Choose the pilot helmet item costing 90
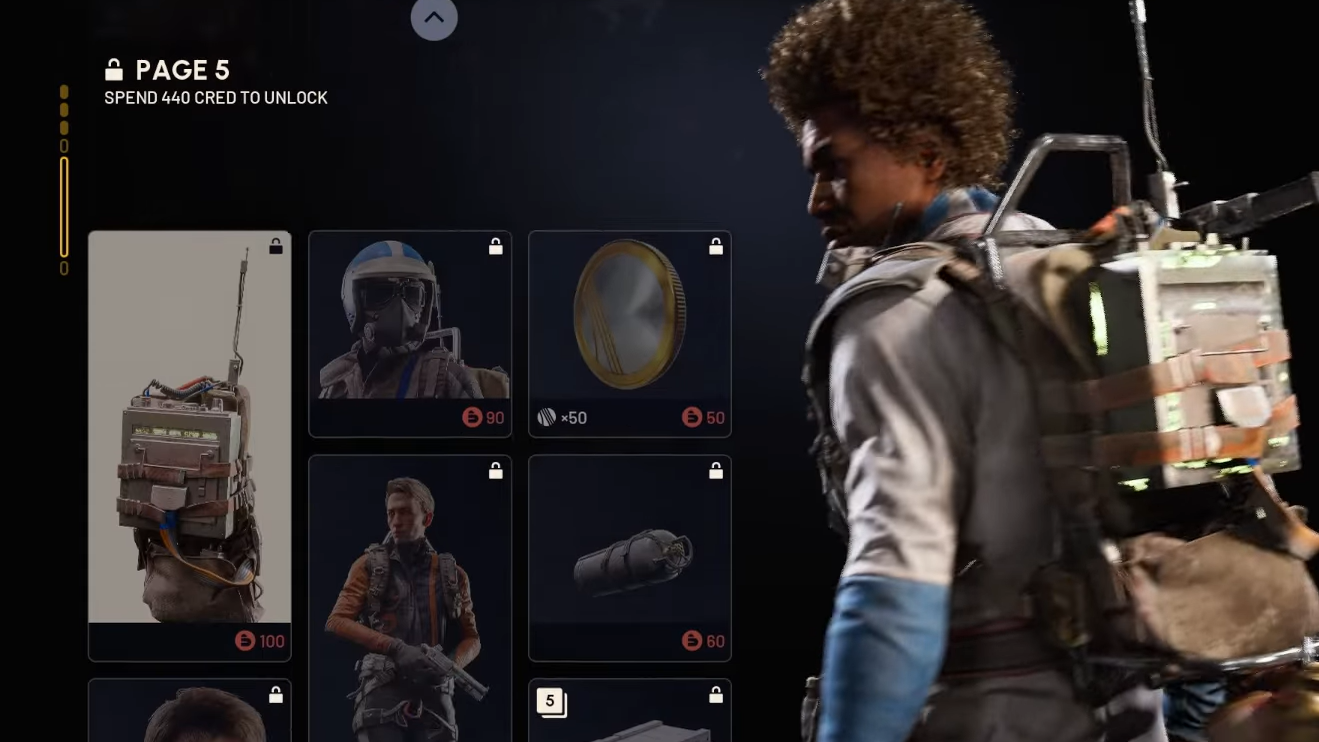The height and width of the screenshot is (742, 1319). tap(410, 333)
